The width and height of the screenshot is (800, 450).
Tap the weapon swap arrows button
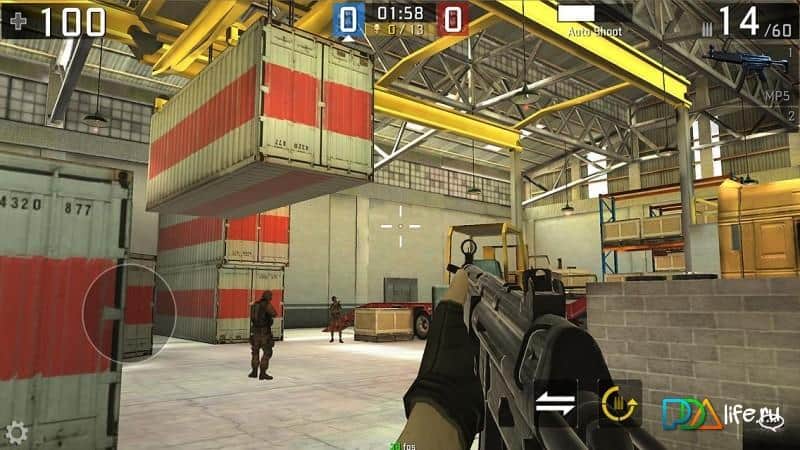coord(556,403)
